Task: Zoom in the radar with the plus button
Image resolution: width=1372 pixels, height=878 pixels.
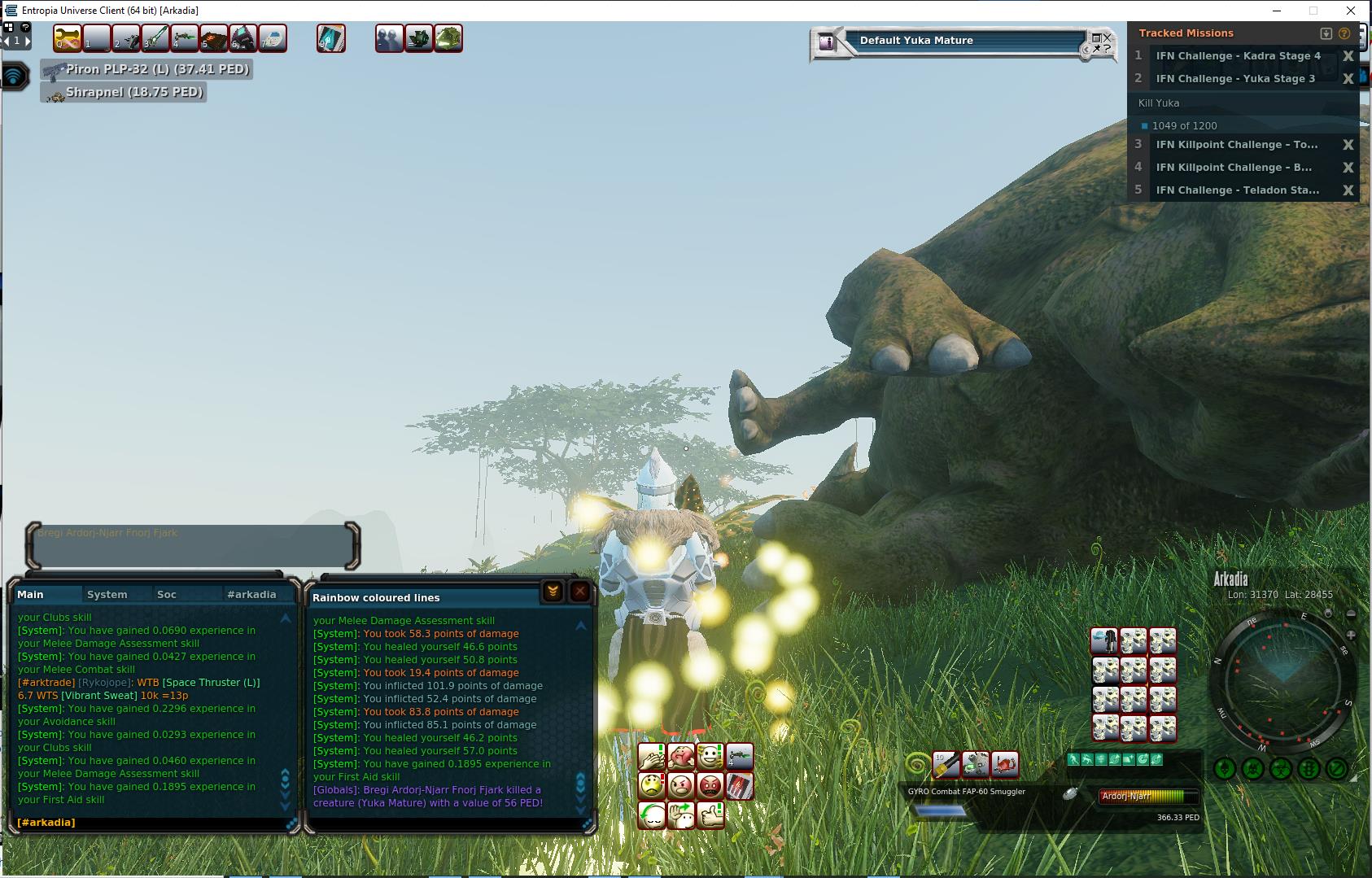Action: (x=1351, y=635)
